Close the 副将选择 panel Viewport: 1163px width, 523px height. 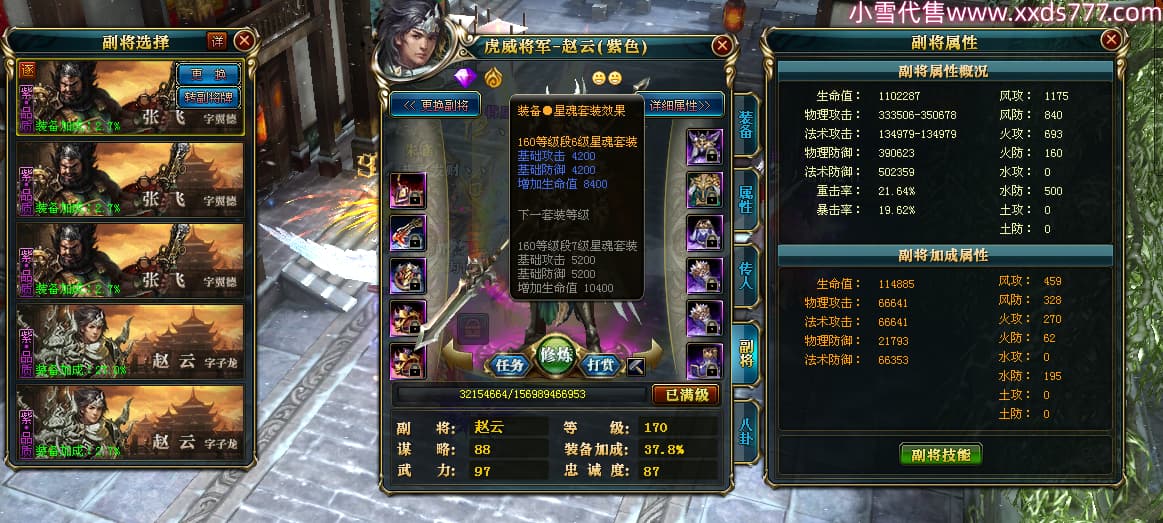point(244,41)
